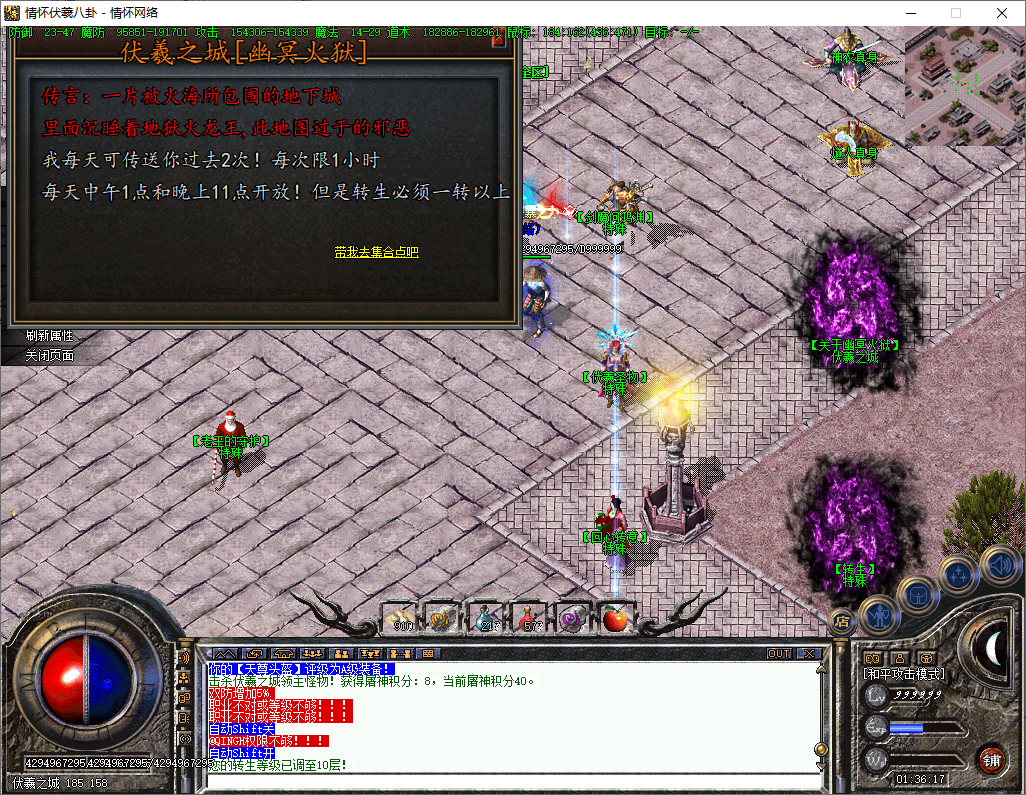The image size is (1026, 795).
Task: Open the 店 shop button
Action: coord(842,620)
